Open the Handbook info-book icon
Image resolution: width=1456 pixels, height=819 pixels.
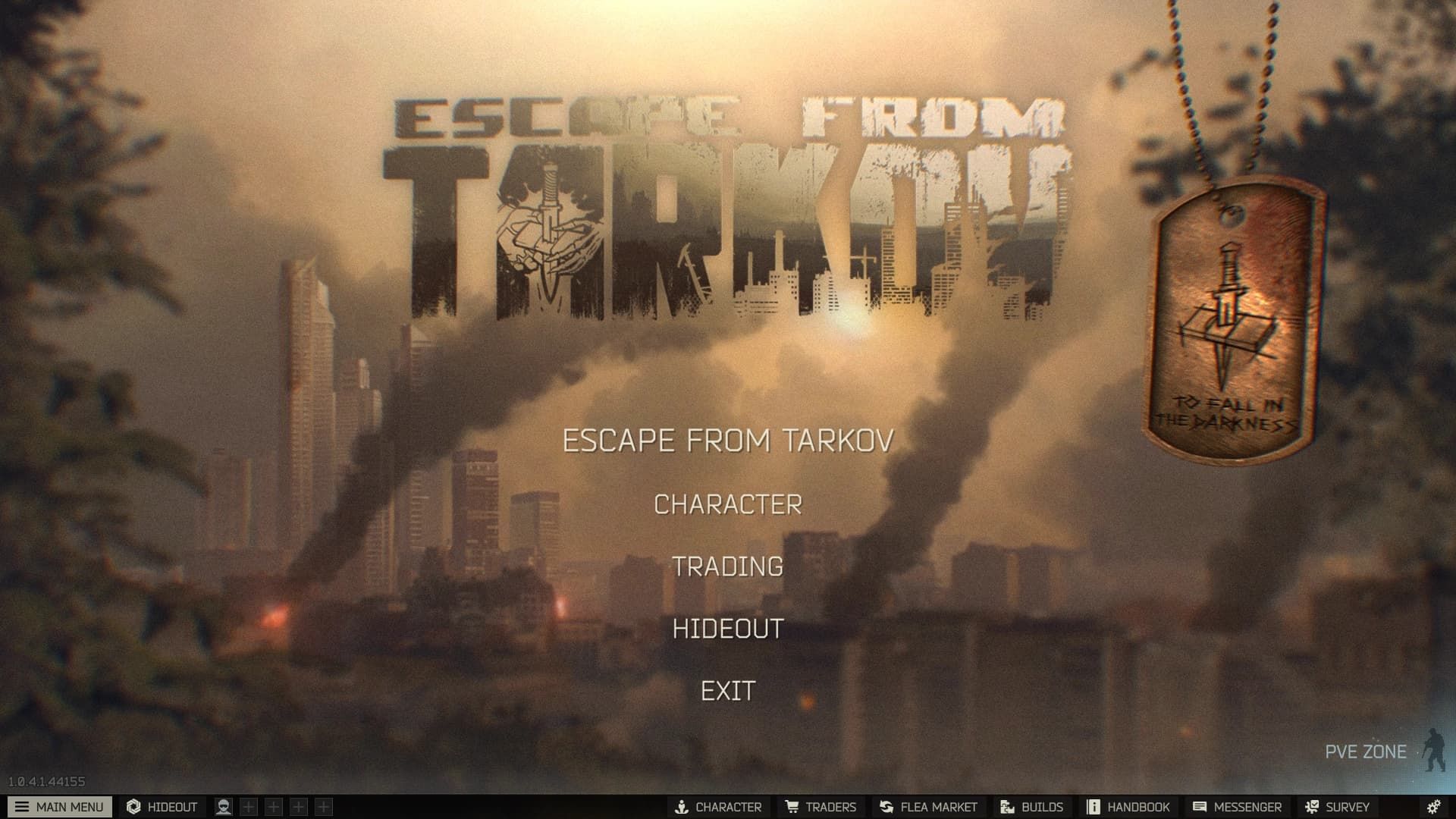[x=1092, y=807]
